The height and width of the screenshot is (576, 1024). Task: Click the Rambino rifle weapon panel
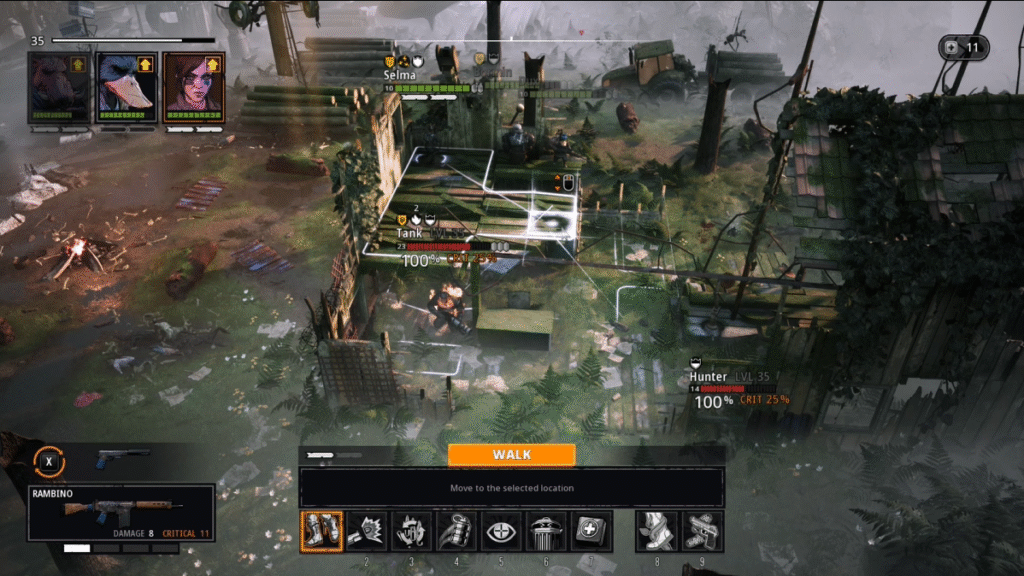point(121,512)
